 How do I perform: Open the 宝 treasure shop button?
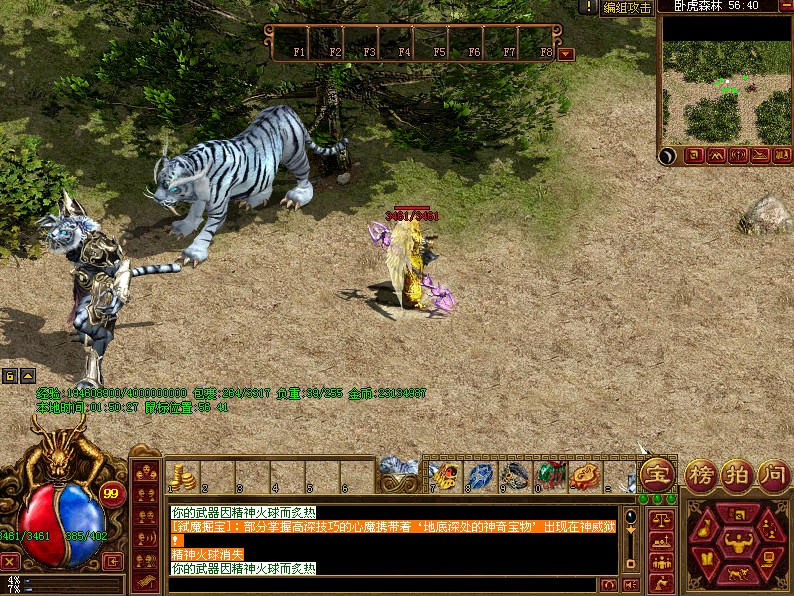point(657,474)
